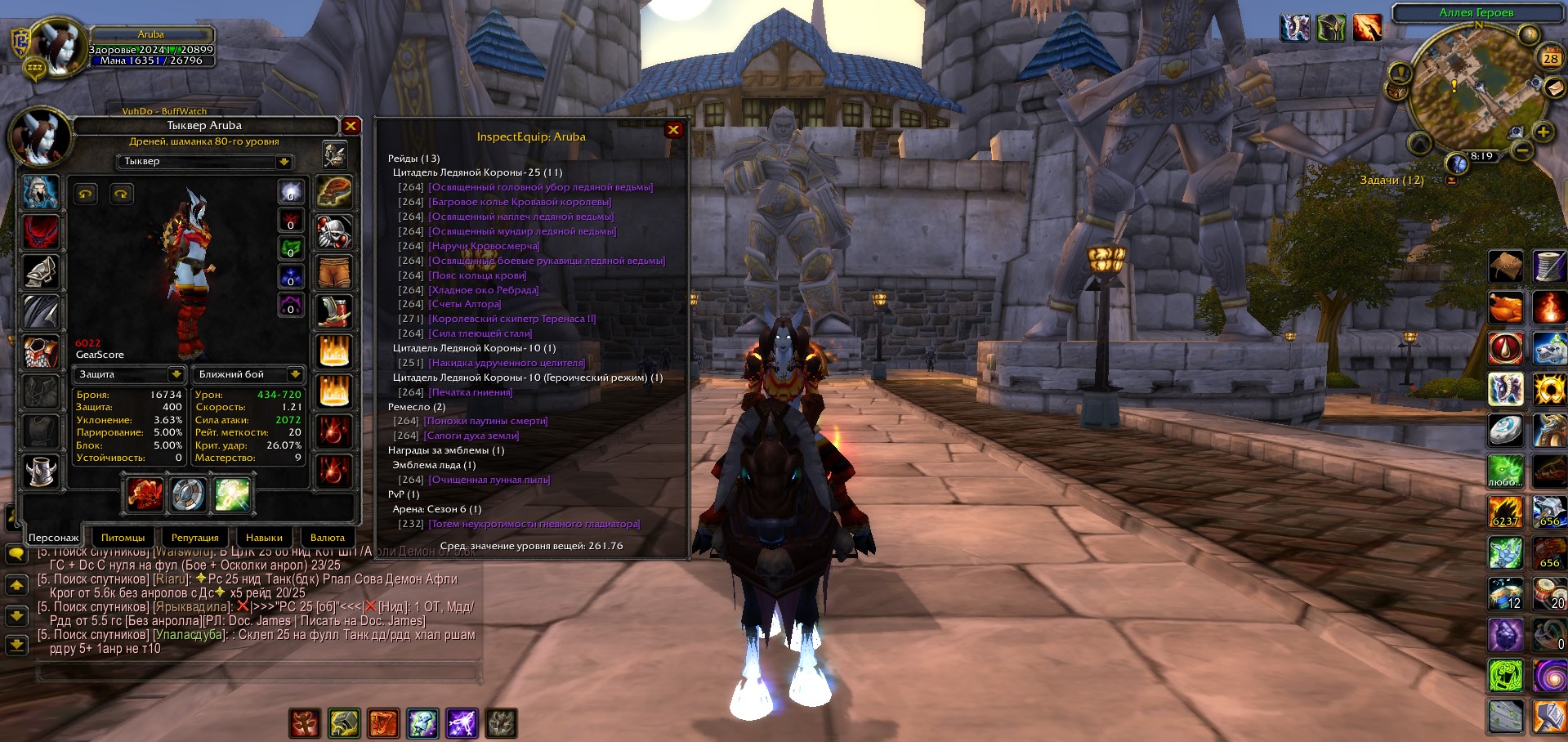Expand the Ближний бой stats dropdown
Screen dimensions: 1568x742
pos(295,374)
